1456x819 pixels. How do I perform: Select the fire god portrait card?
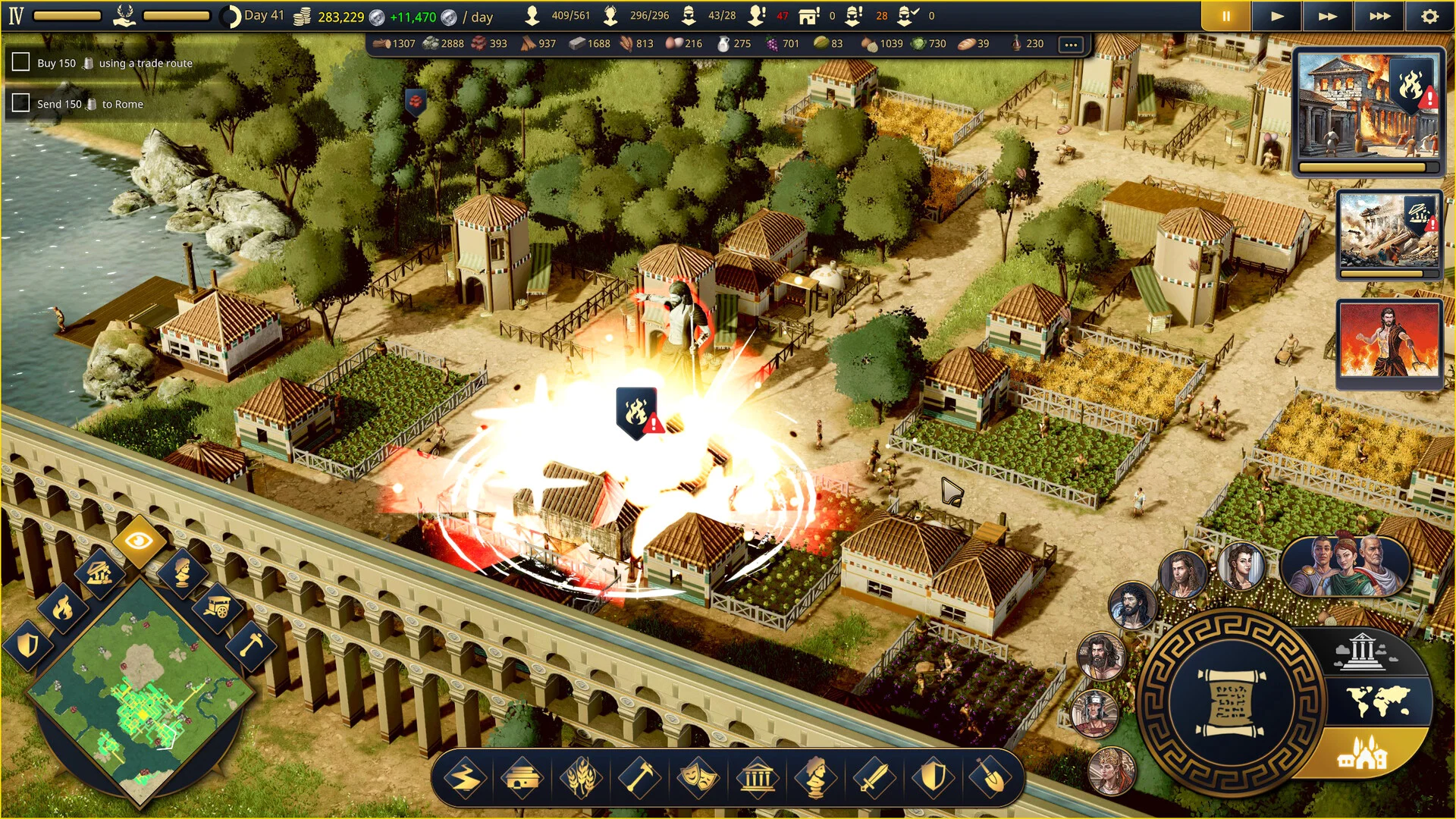point(1389,343)
